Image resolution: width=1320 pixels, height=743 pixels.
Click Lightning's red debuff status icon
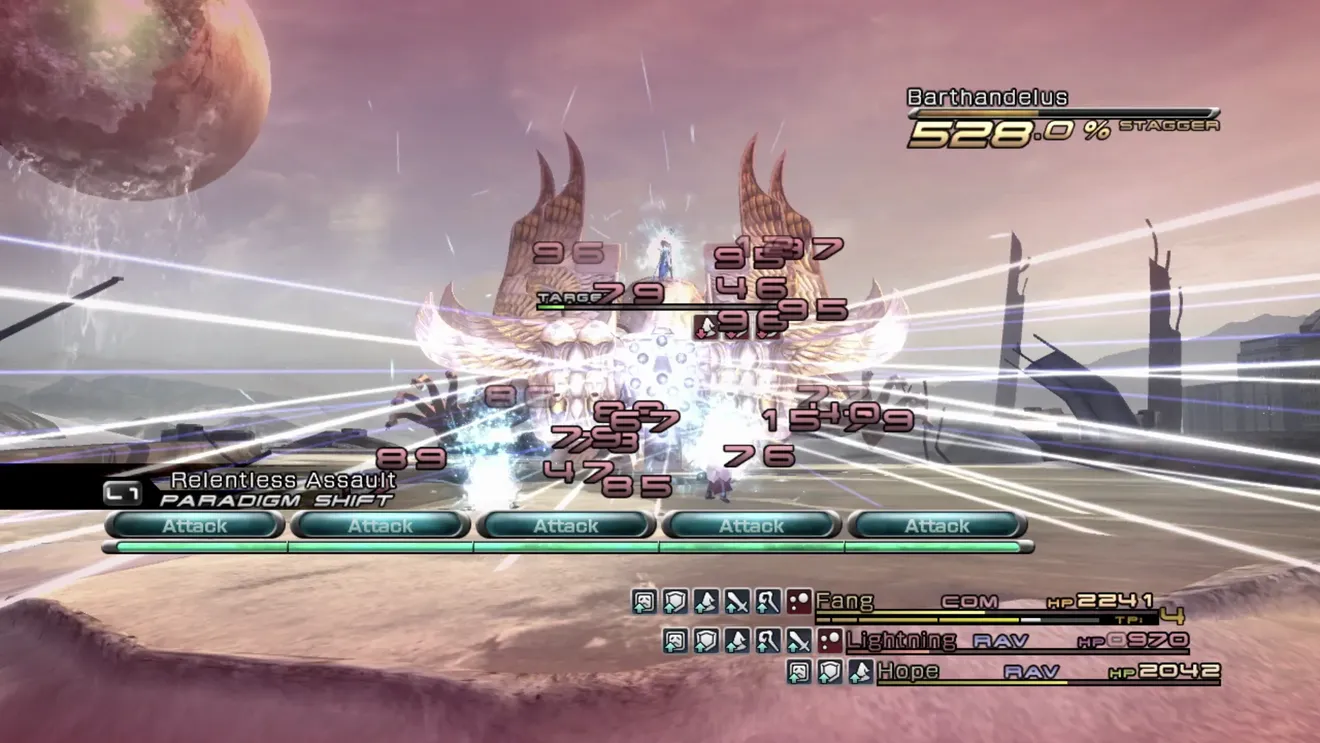pos(829,641)
